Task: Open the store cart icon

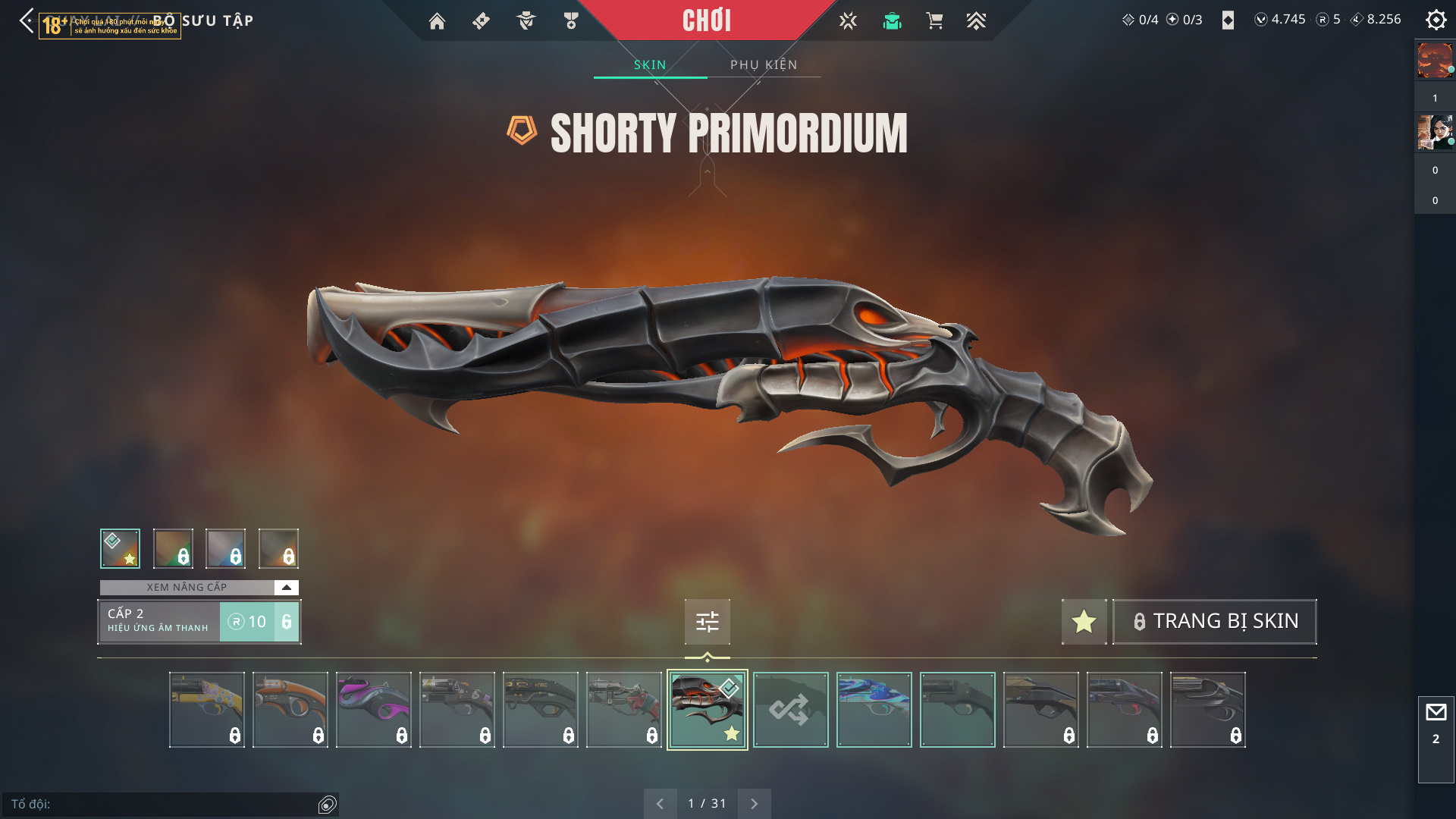Action: 934,21
